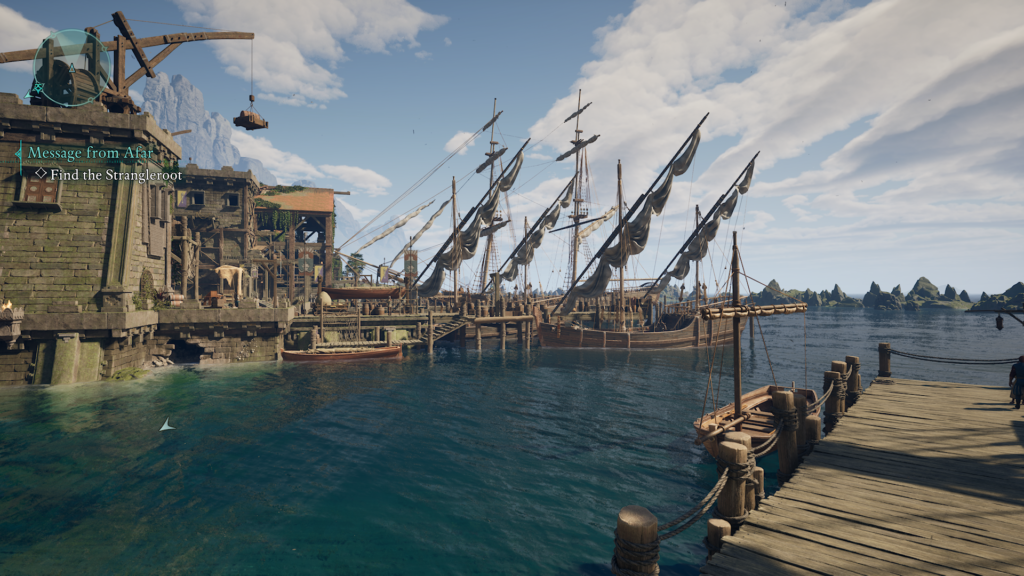This screenshot has height=576, width=1024.
Task: Click the circular minimap compass
Action: [x=71, y=67]
